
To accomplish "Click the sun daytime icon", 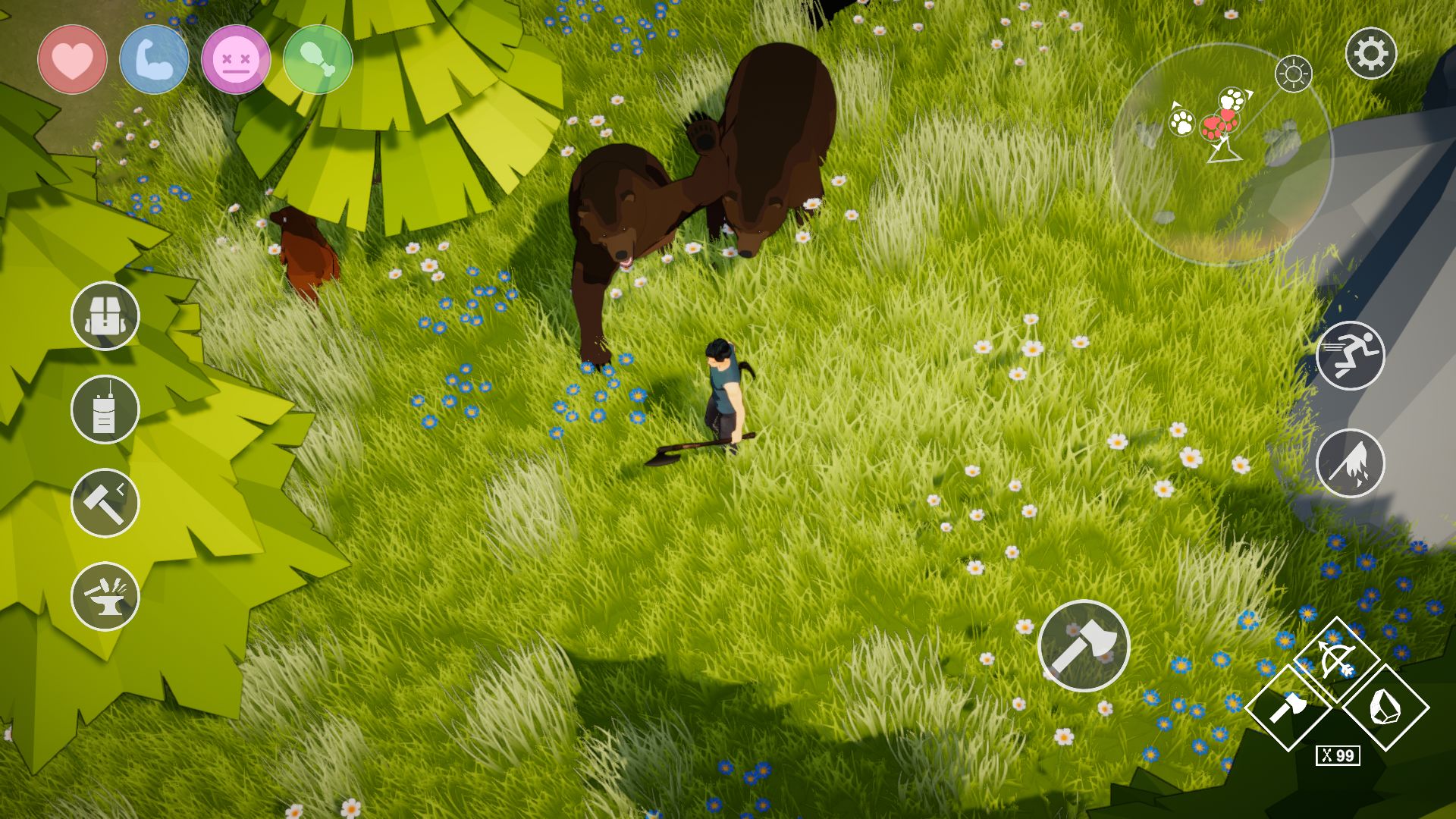I will 1293,74.
